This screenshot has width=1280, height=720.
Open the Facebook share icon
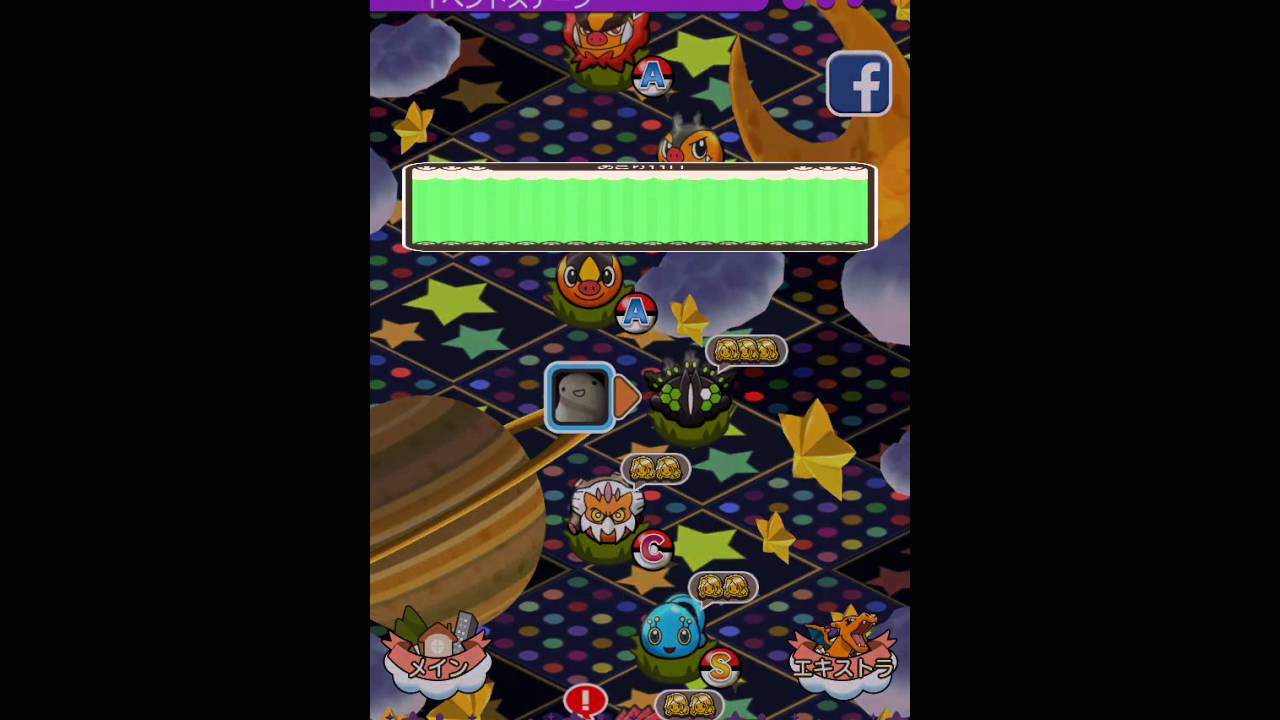coord(858,83)
